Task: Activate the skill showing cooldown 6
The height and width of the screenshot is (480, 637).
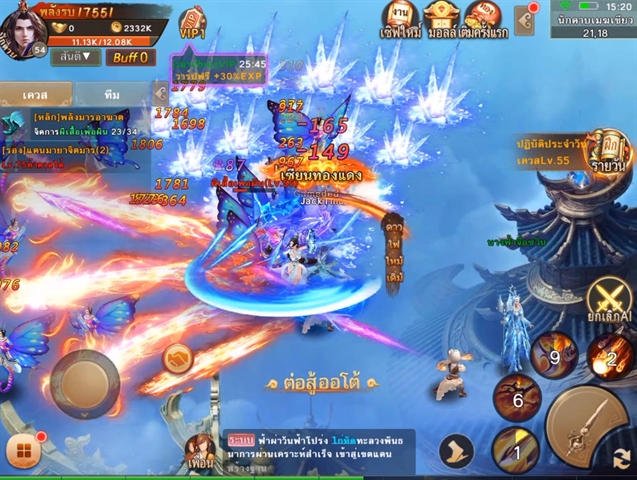Action: click(517, 398)
